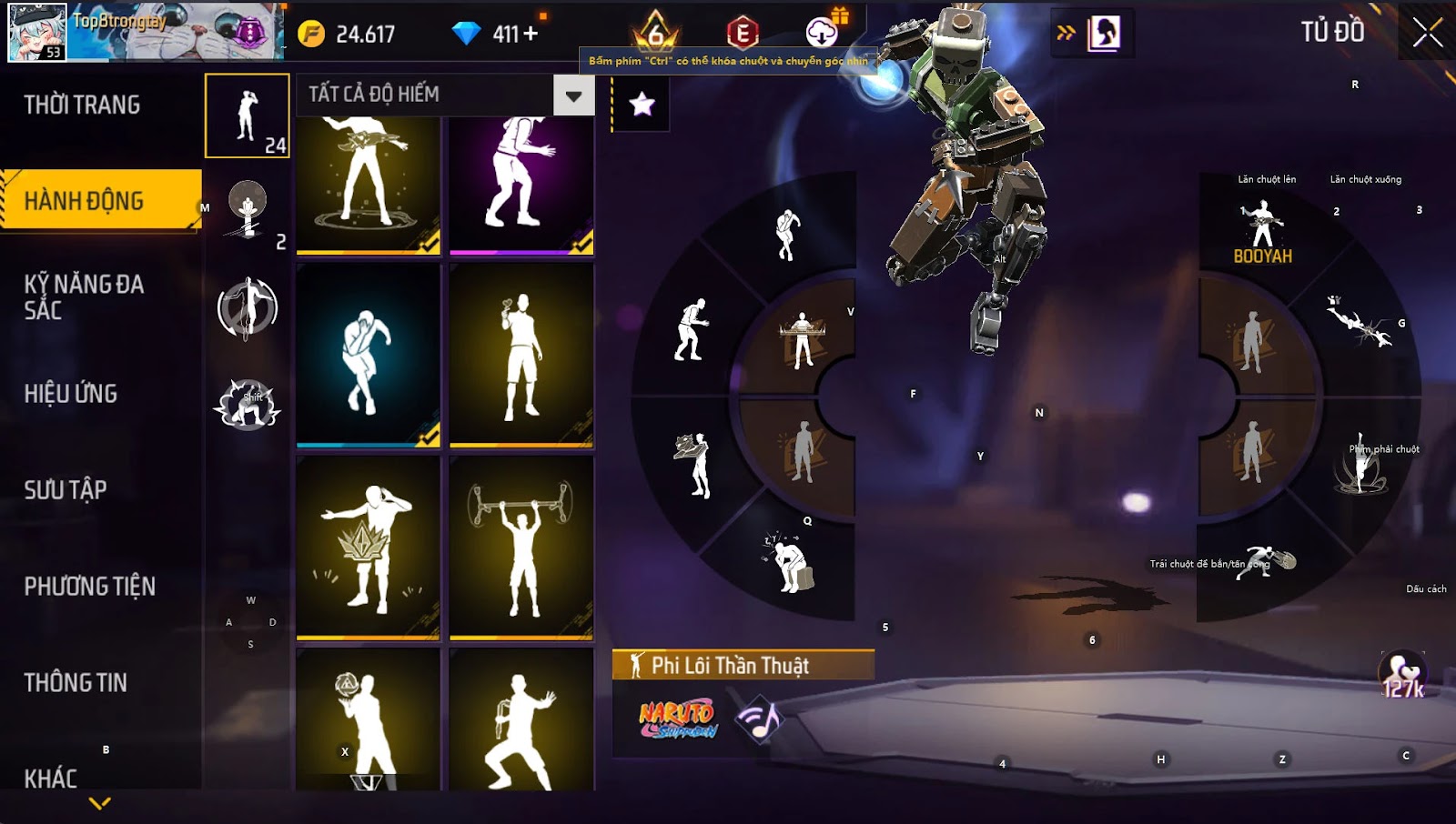
Task: Close the Tủ Đồ wardrobe screen
Action: click(x=1427, y=33)
